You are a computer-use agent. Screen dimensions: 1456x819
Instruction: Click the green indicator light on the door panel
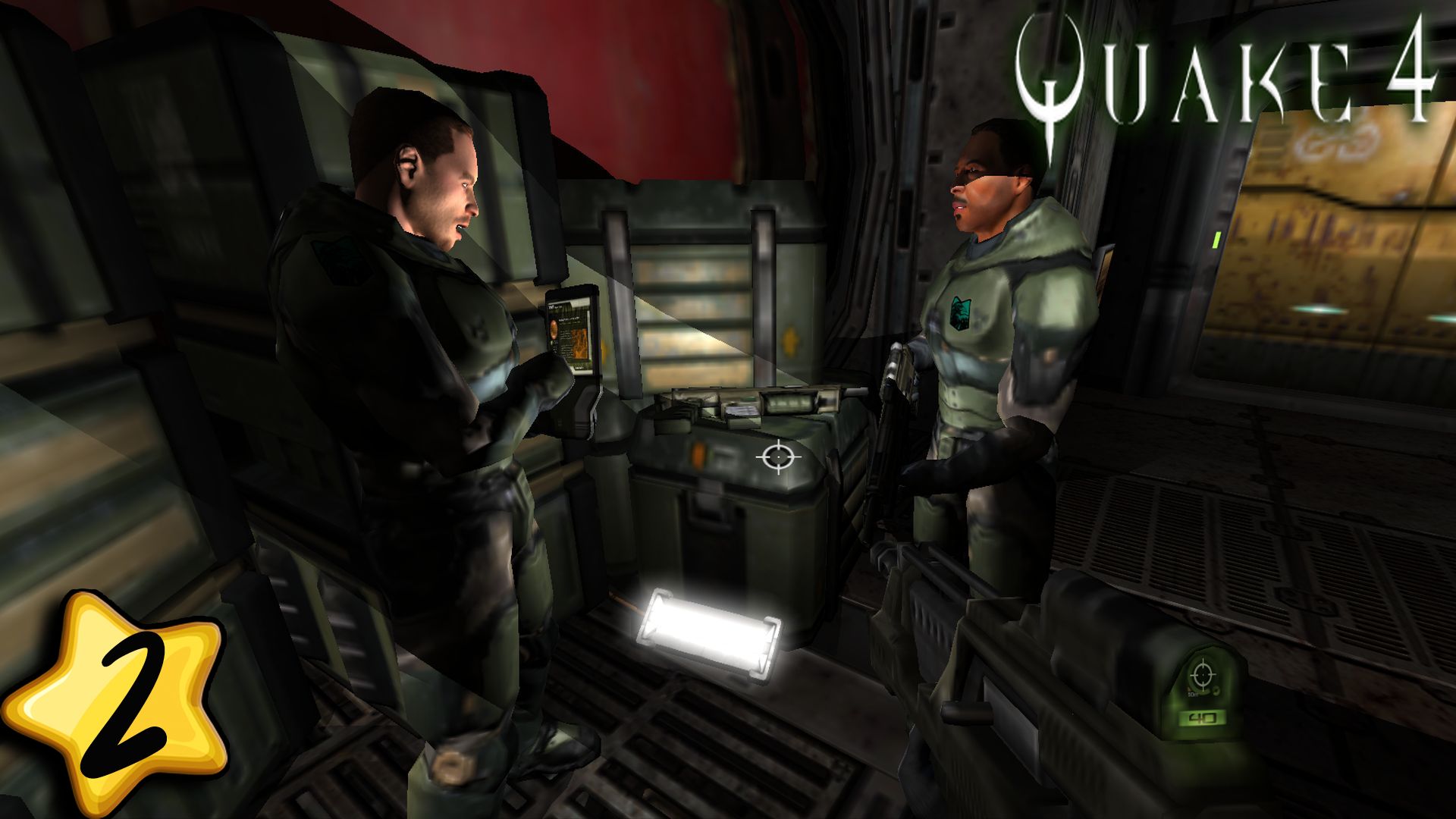click(x=1216, y=240)
